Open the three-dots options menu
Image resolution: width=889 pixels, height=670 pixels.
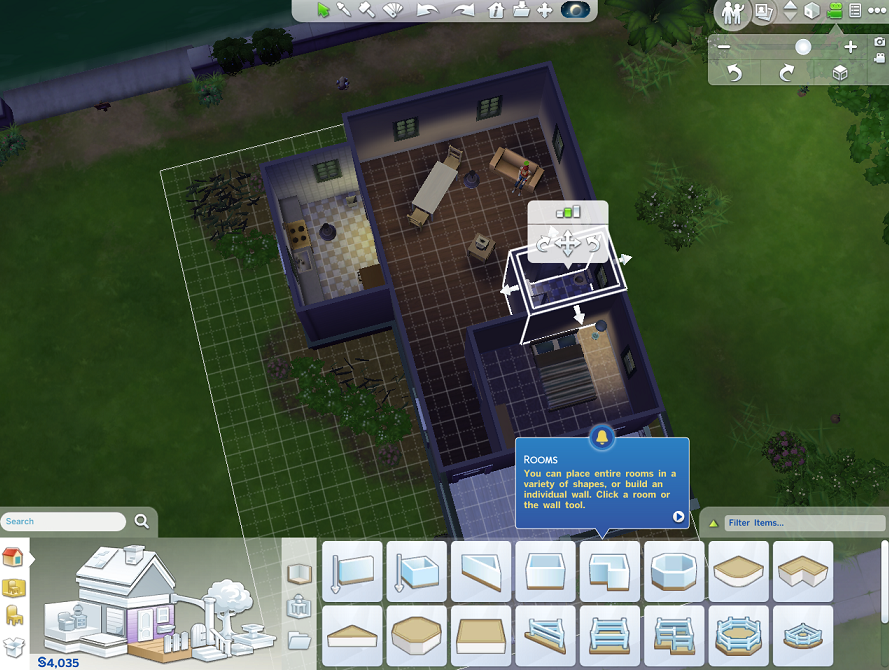click(x=879, y=10)
